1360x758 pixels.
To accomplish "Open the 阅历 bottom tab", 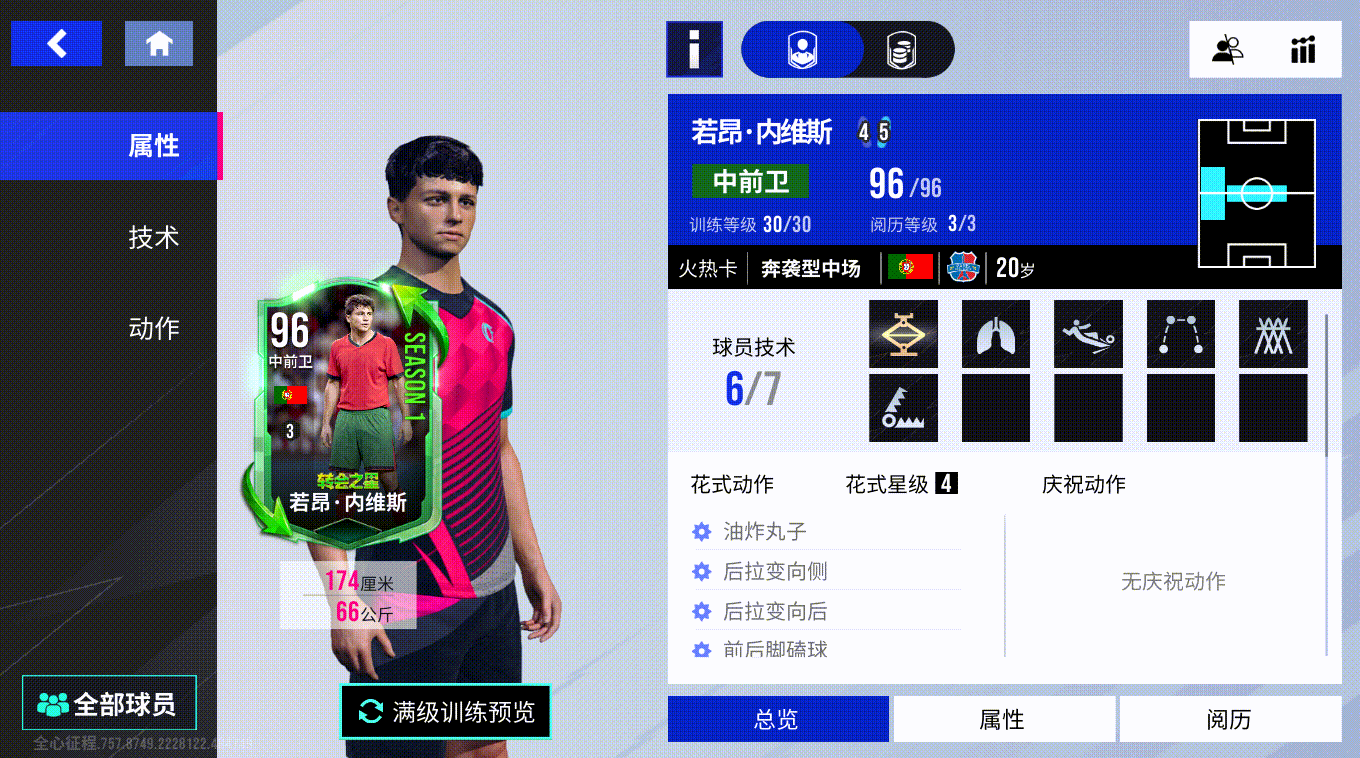I will pos(1229,719).
